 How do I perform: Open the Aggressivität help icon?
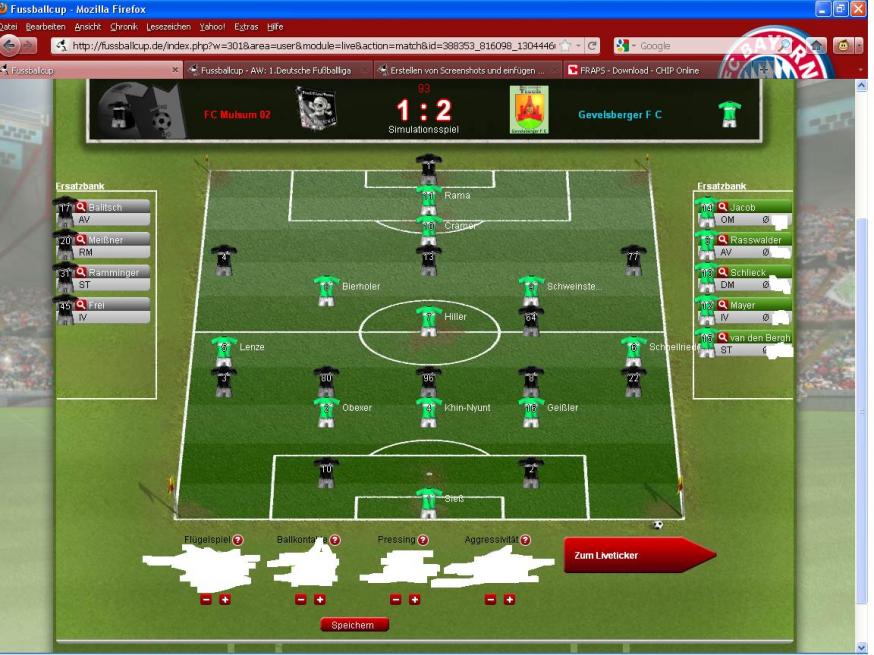[525, 540]
